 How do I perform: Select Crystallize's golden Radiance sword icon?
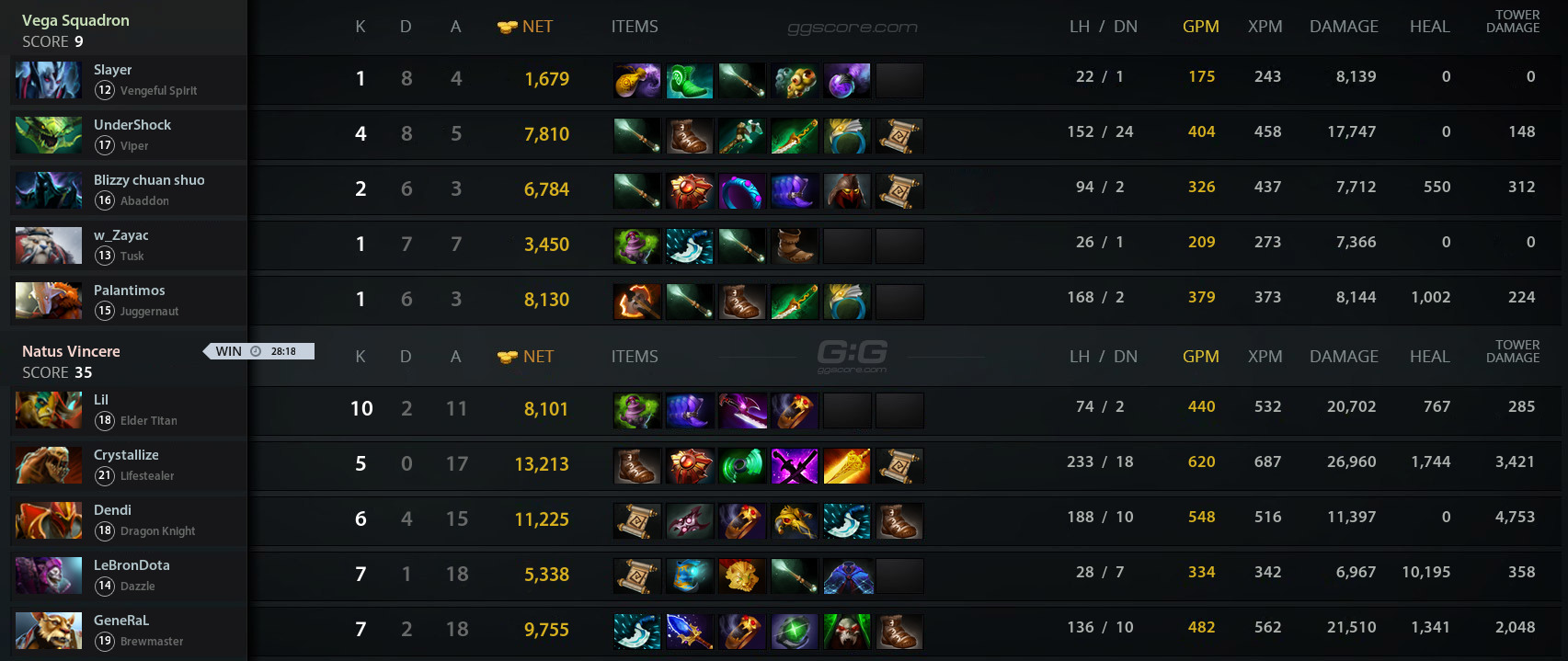pos(847,466)
